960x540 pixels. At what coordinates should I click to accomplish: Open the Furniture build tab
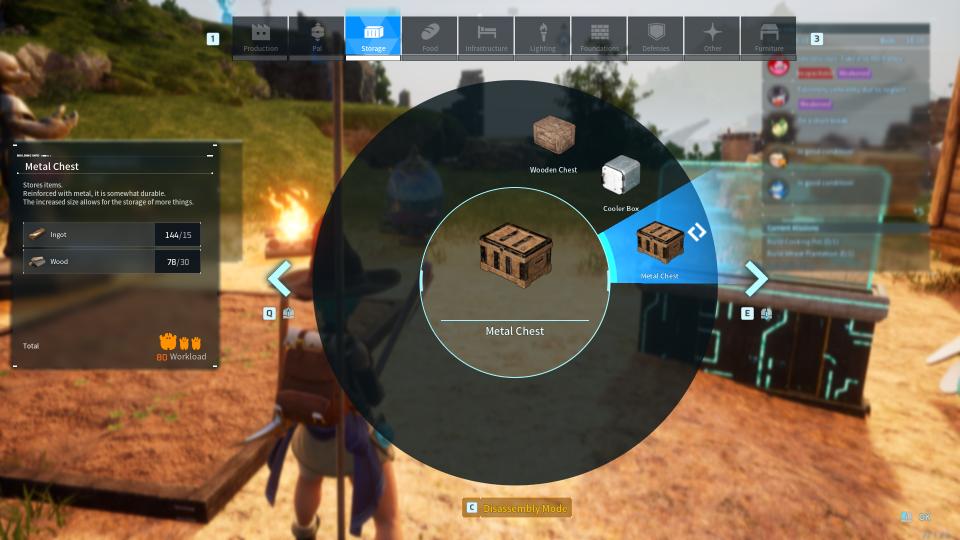(x=769, y=37)
